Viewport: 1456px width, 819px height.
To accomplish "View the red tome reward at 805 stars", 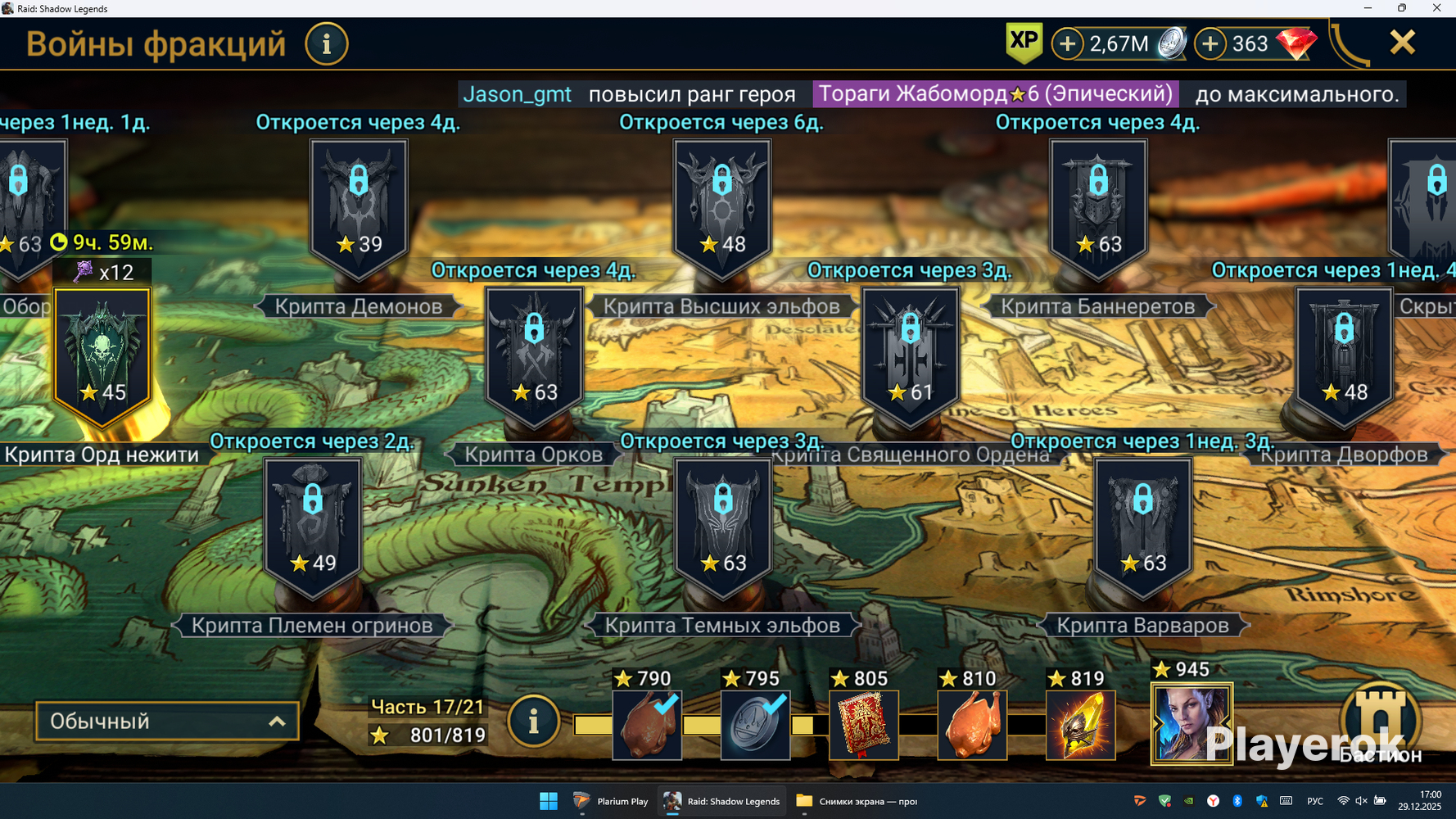I will click(863, 725).
